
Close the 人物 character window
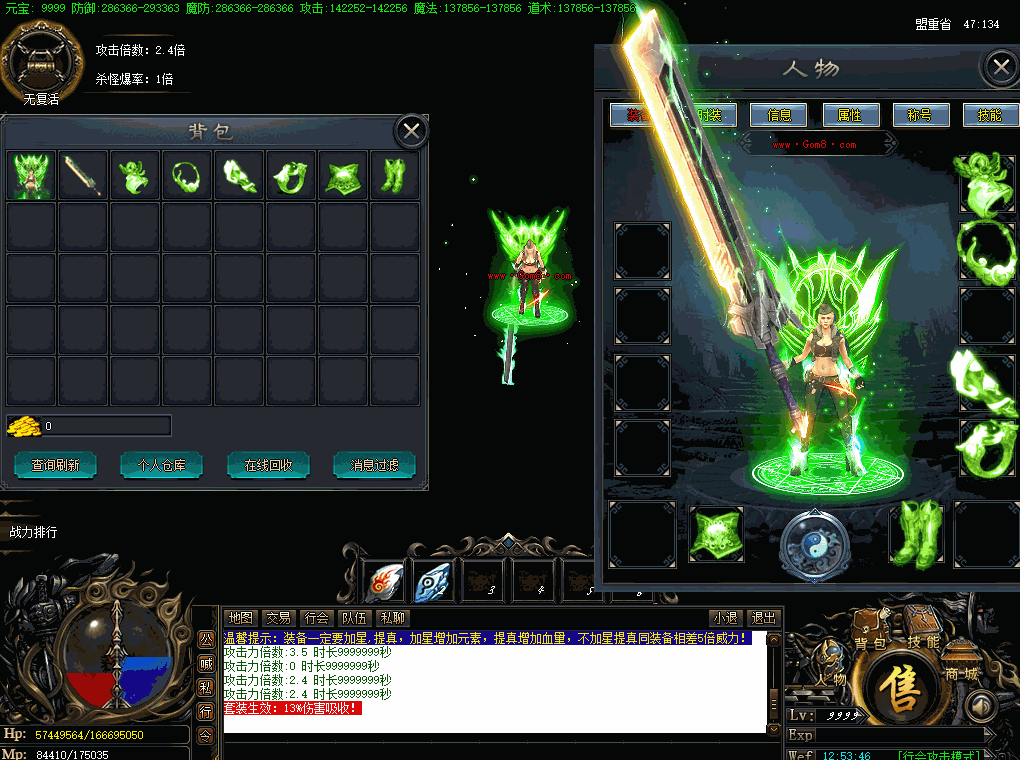click(x=1000, y=68)
